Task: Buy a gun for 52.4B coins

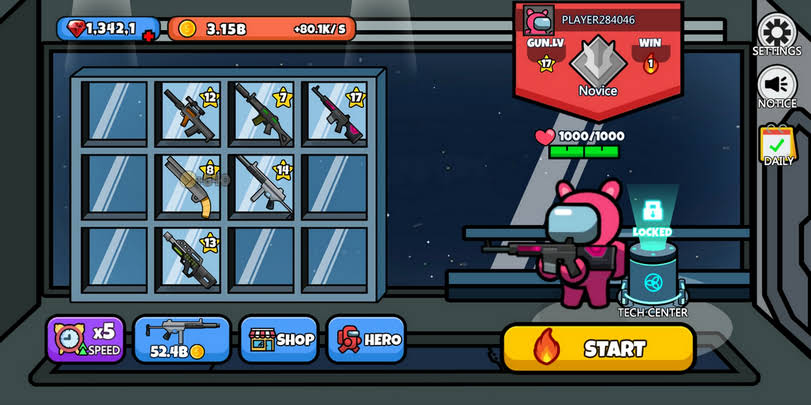Action: click(182, 340)
